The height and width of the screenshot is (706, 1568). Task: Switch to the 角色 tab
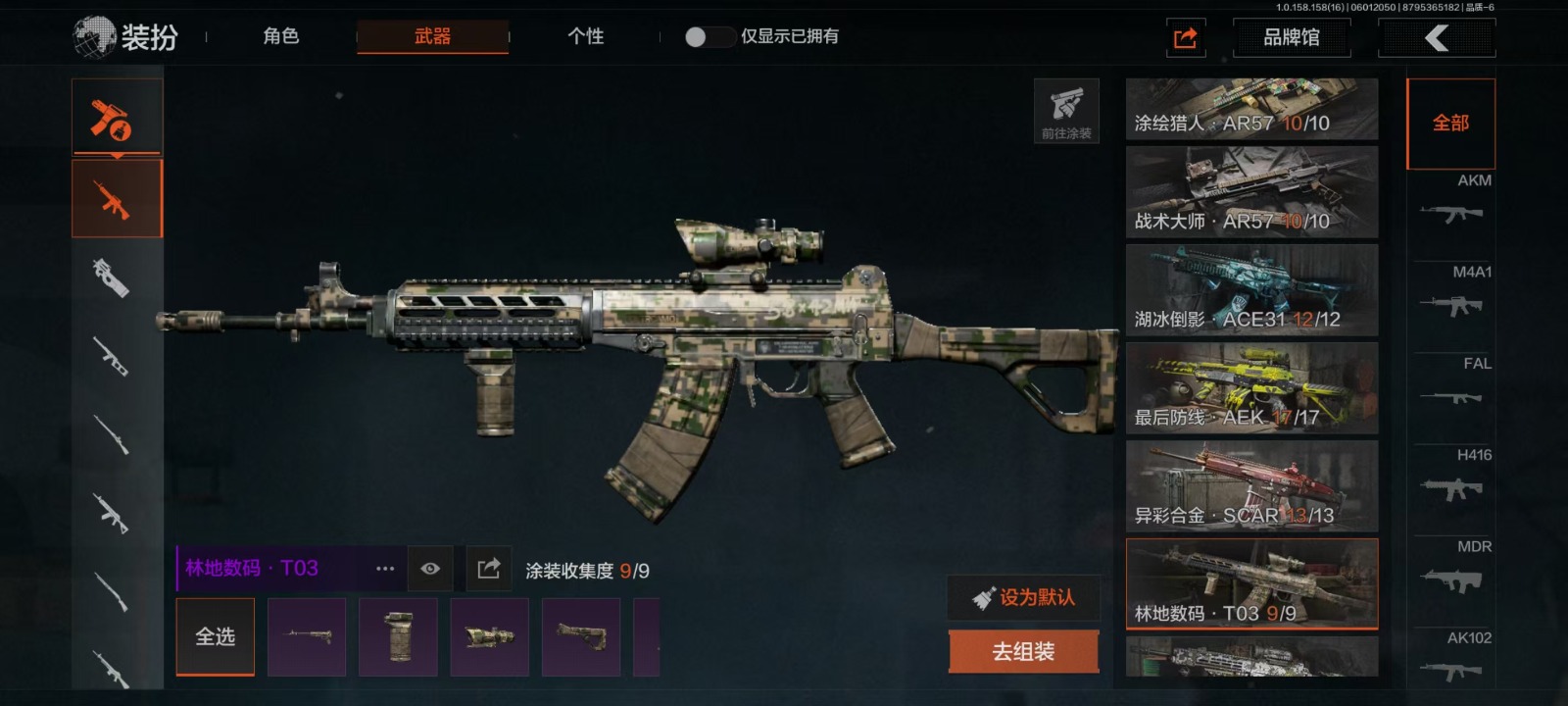tap(280, 36)
